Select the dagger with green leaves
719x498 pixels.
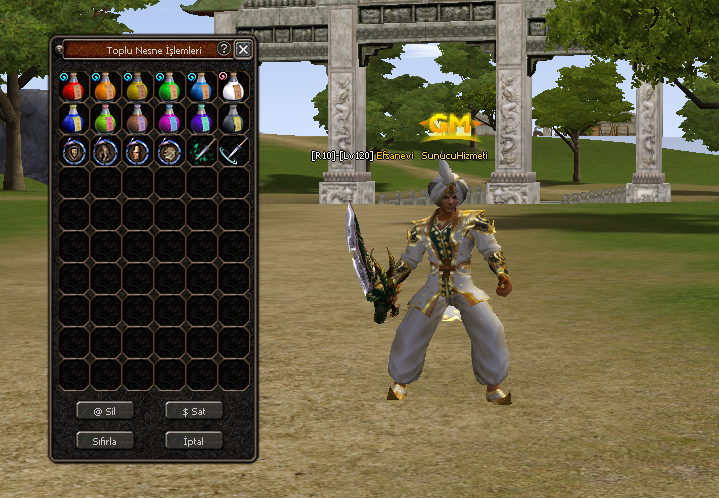pyautogui.click(x=201, y=151)
